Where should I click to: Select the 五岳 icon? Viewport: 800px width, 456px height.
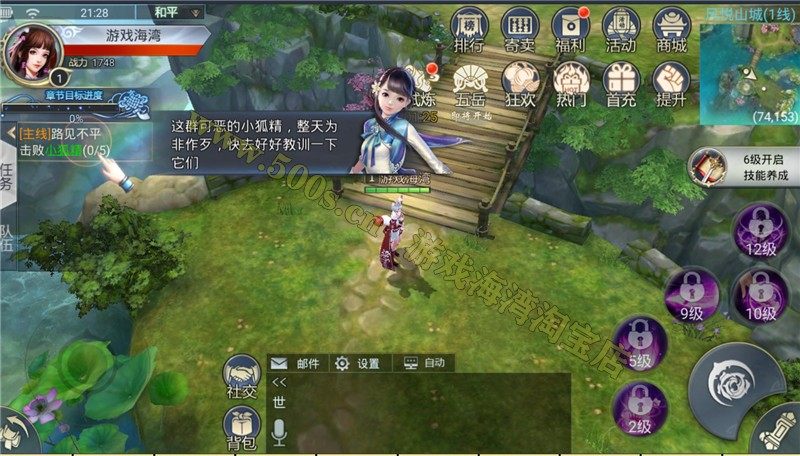(468, 82)
